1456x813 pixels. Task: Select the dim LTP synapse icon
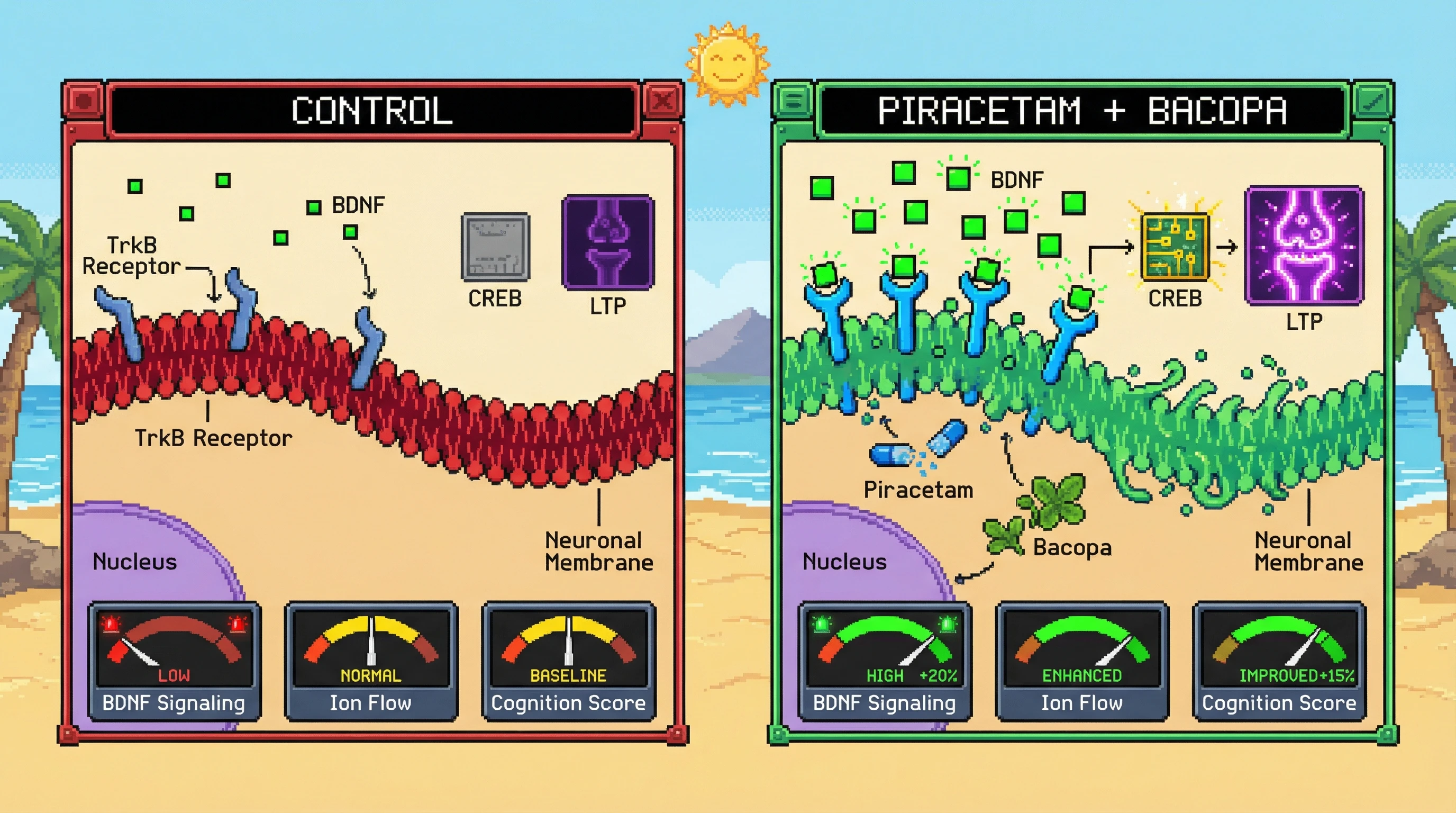607,242
